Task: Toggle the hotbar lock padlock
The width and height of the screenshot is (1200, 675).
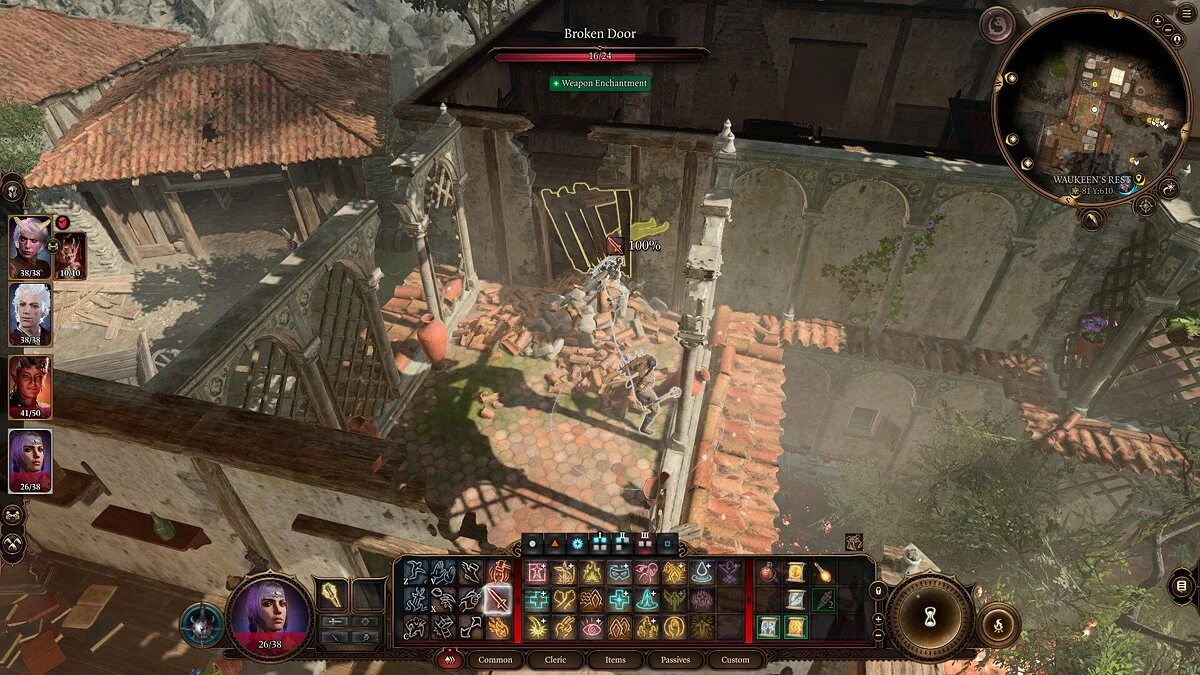Action: point(878,592)
